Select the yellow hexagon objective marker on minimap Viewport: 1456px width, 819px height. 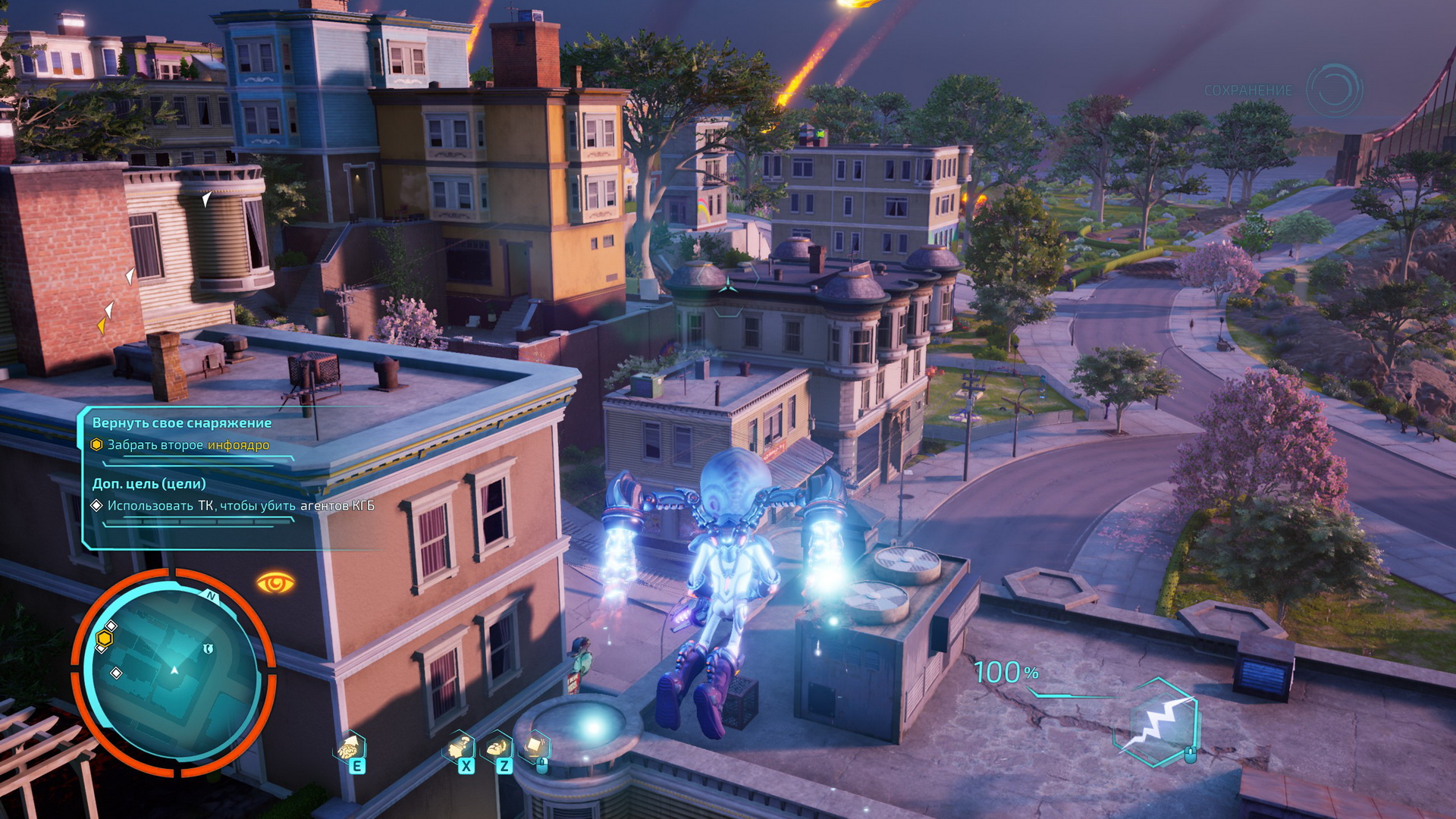pyautogui.click(x=105, y=639)
